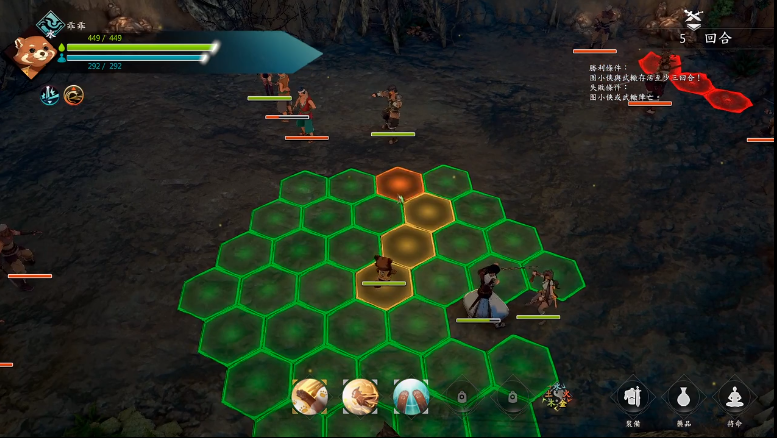
Task: Select the orange status buff icon
Action: 73,95
